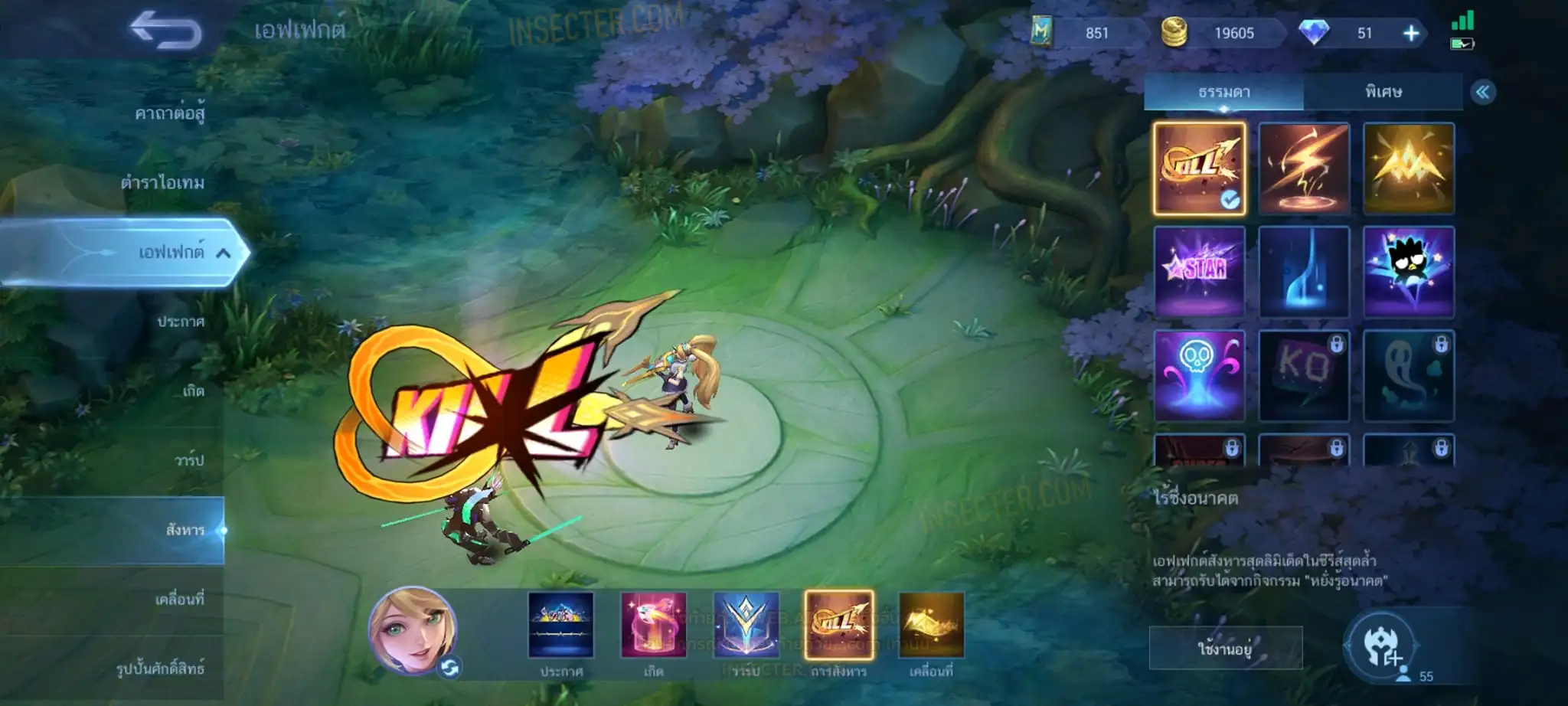Switch to the พิเศษ tab

(1383, 93)
